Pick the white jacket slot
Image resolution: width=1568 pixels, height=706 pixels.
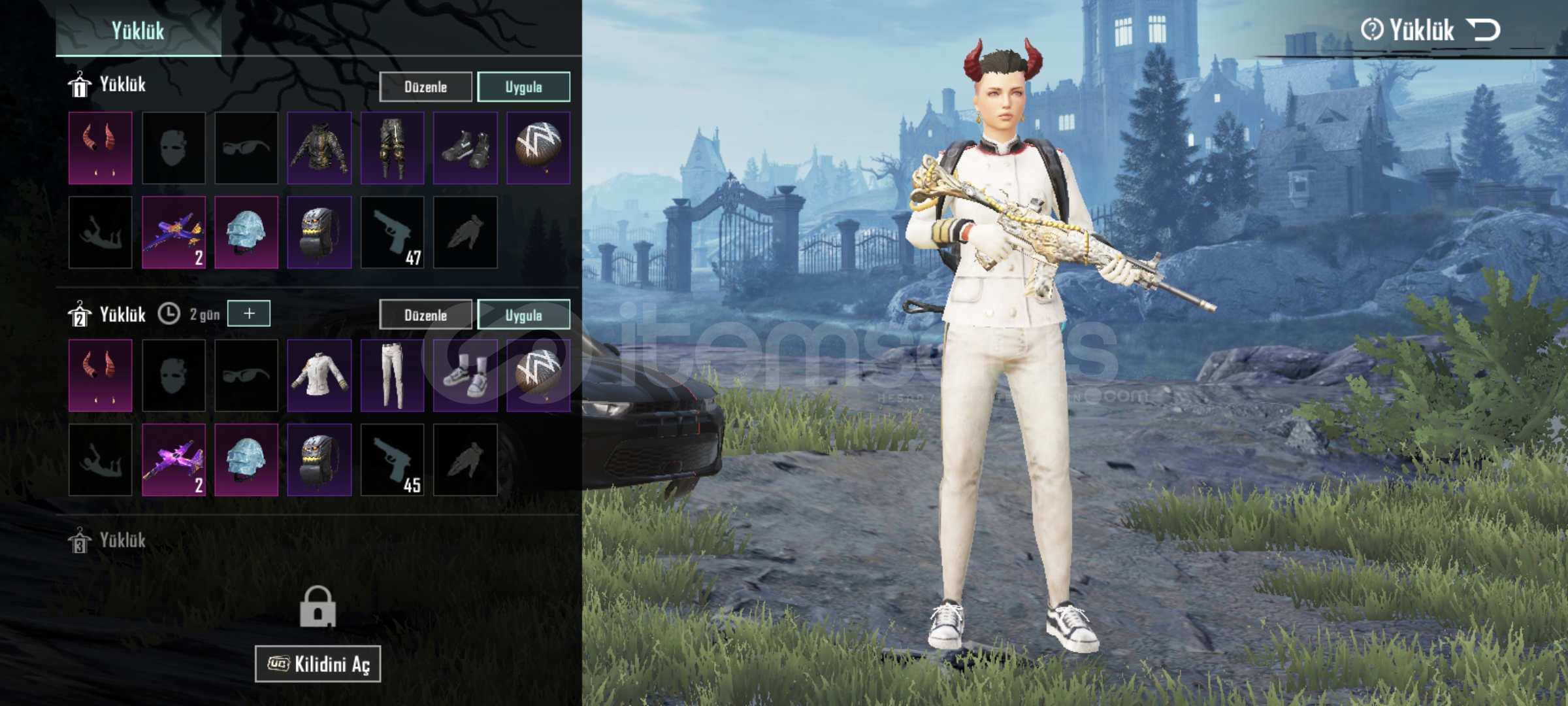[319, 375]
